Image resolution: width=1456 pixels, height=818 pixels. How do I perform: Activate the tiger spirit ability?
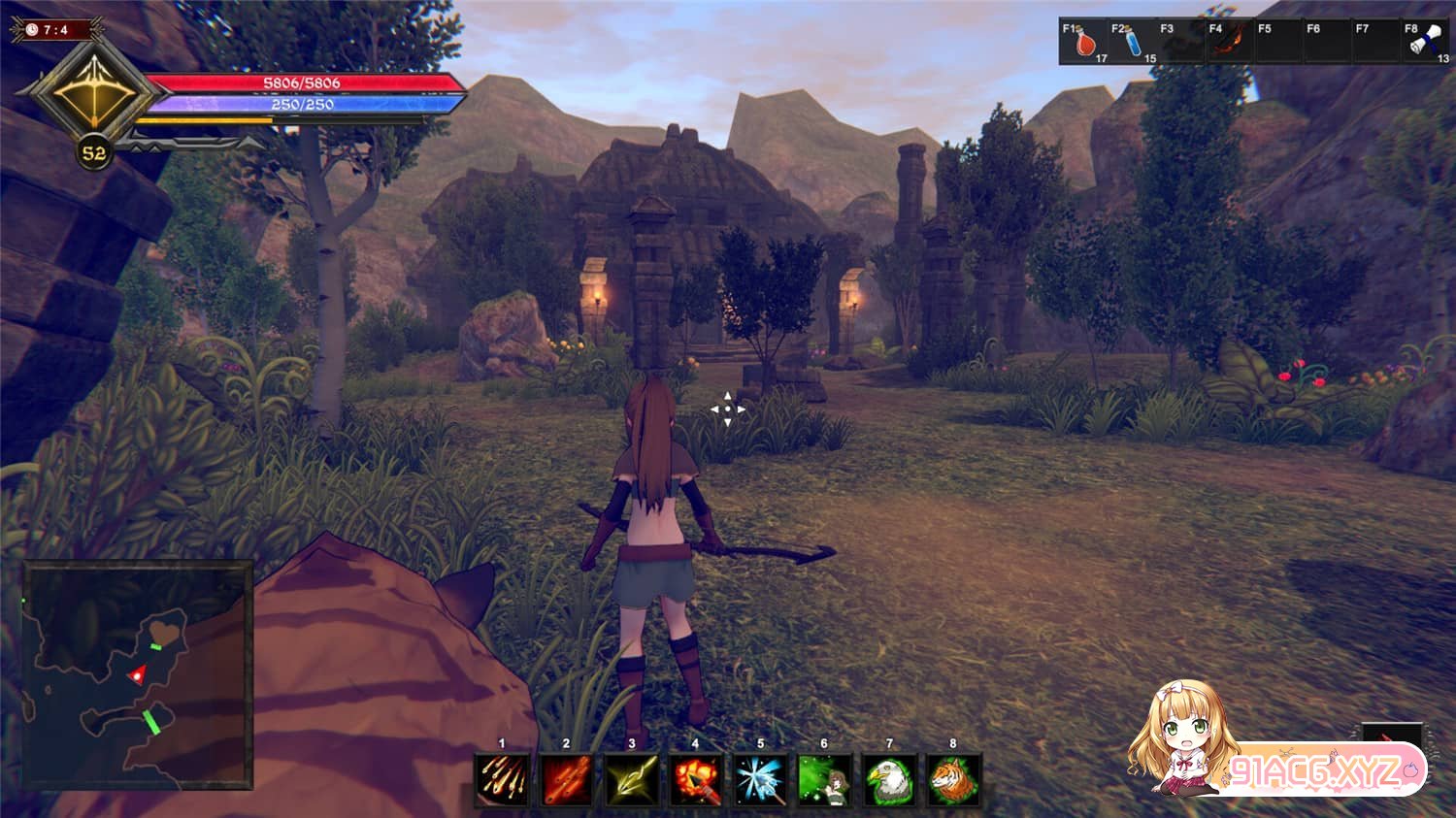click(953, 780)
